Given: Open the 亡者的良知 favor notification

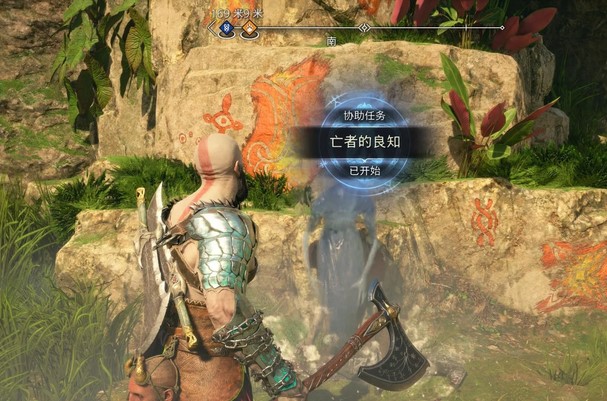Looking at the screenshot, I should pos(362,141).
